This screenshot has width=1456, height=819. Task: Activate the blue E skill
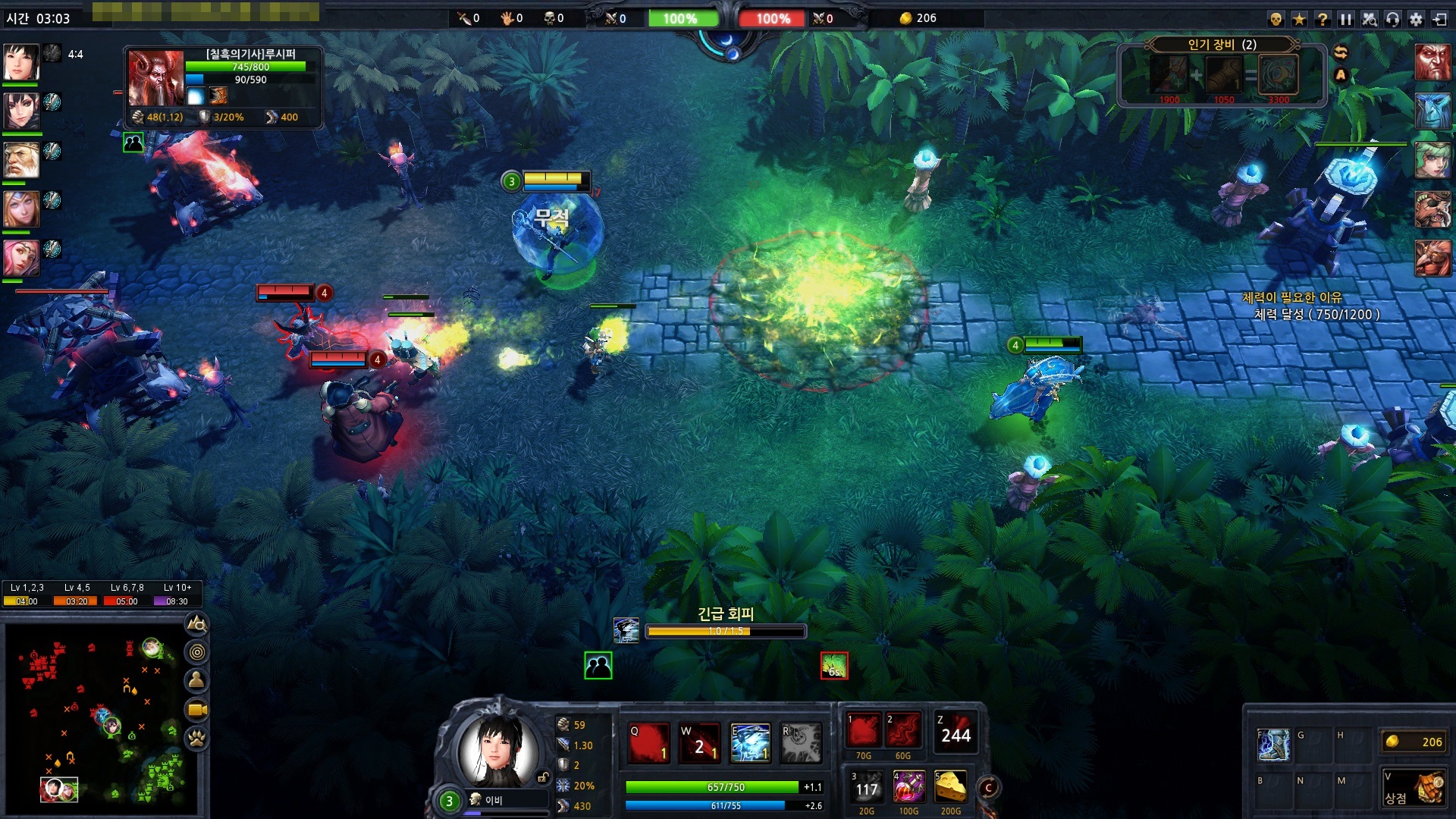(750, 742)
